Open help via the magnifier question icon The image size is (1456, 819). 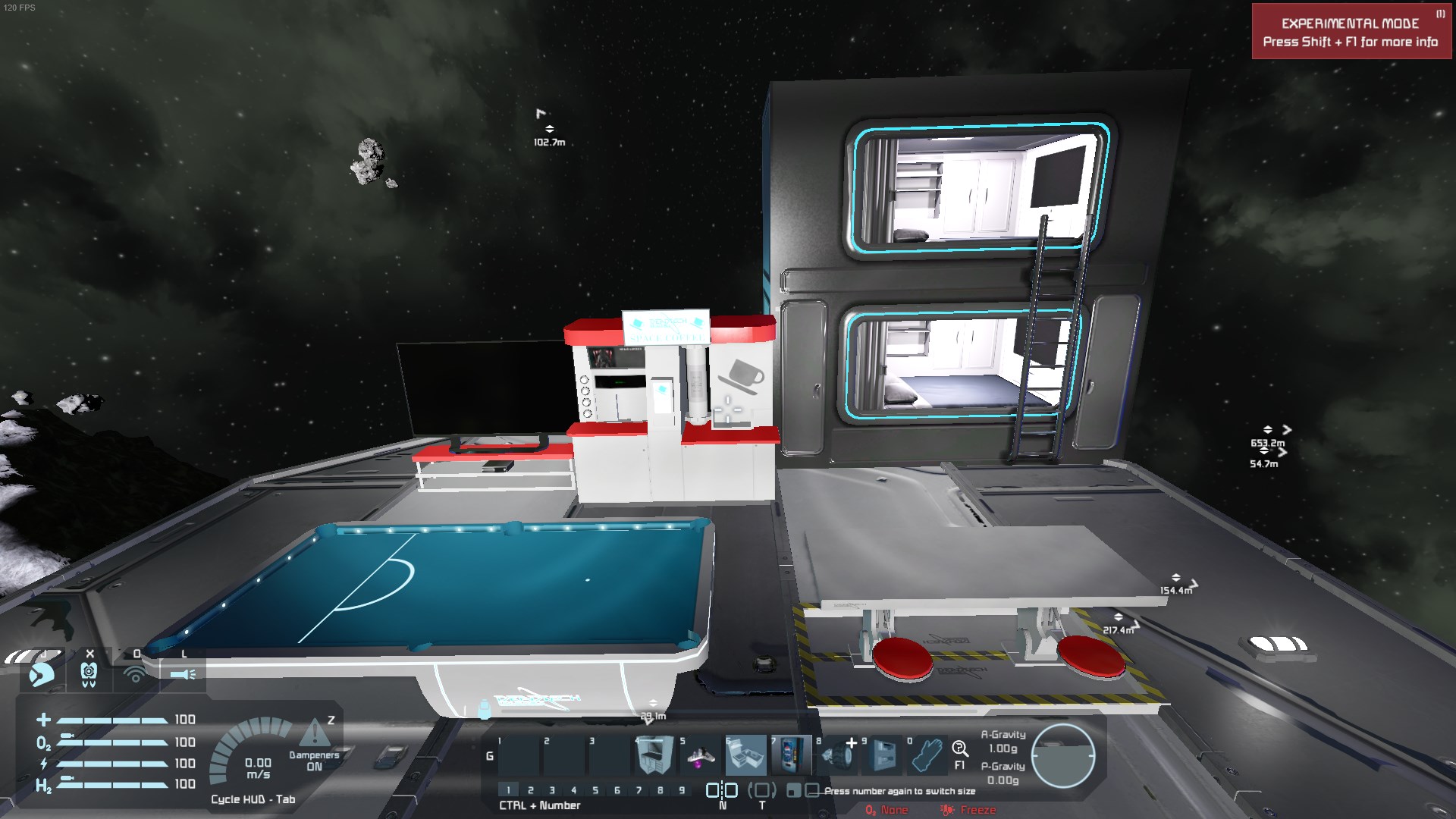coord(960,749)
